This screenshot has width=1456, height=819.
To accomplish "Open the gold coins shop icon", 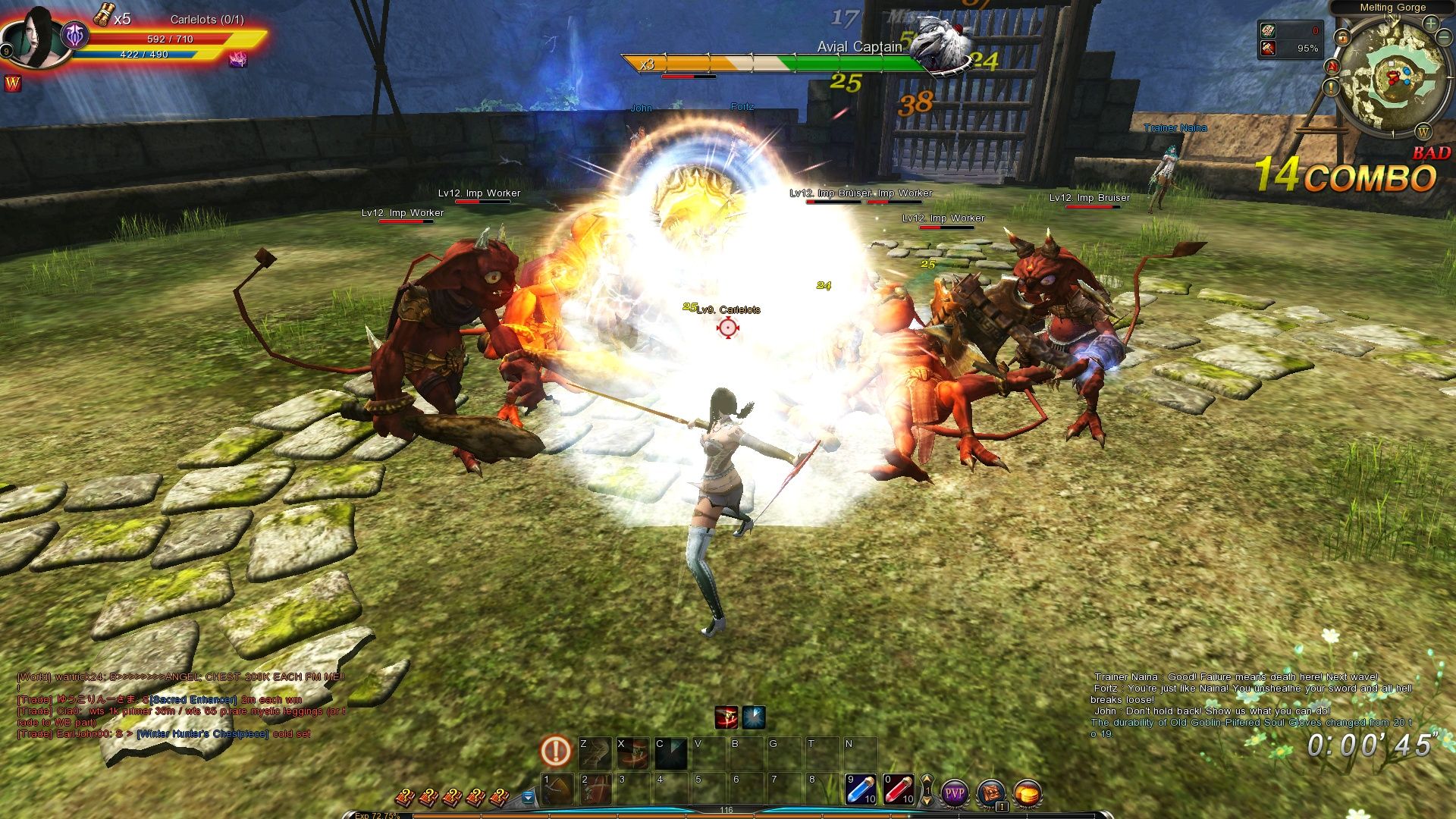I will [1028, 794].
